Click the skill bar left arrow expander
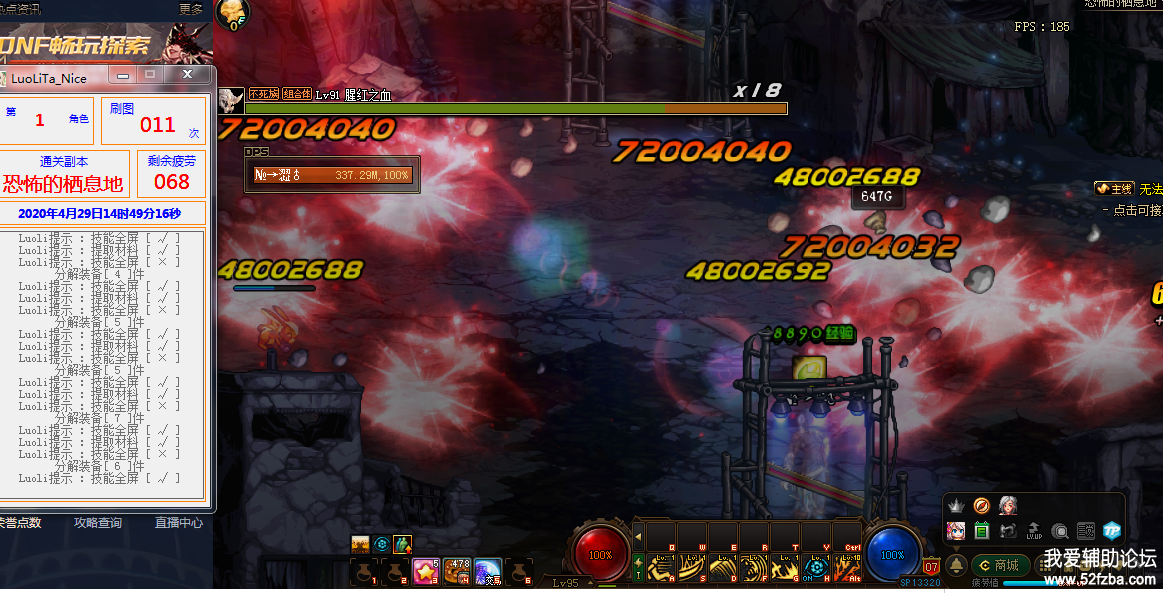Viewport: 1163px width, 593px height. (639, 537)
